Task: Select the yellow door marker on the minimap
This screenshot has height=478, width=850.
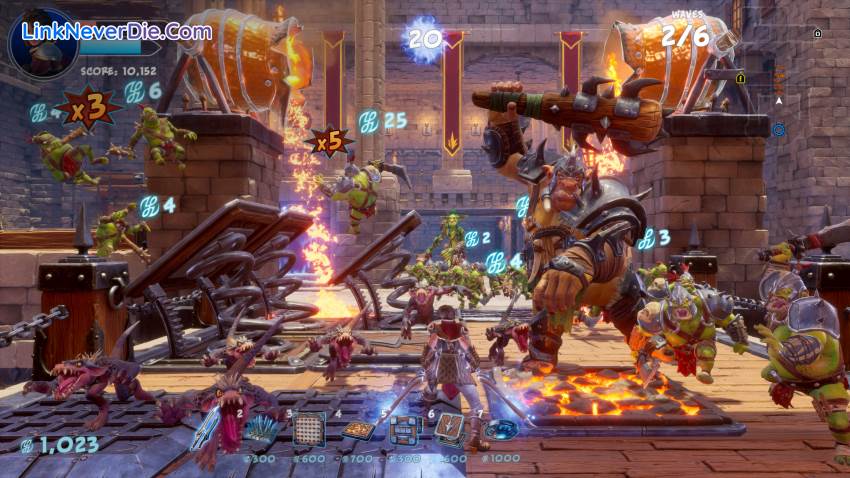Action: (x=741, y=77)
